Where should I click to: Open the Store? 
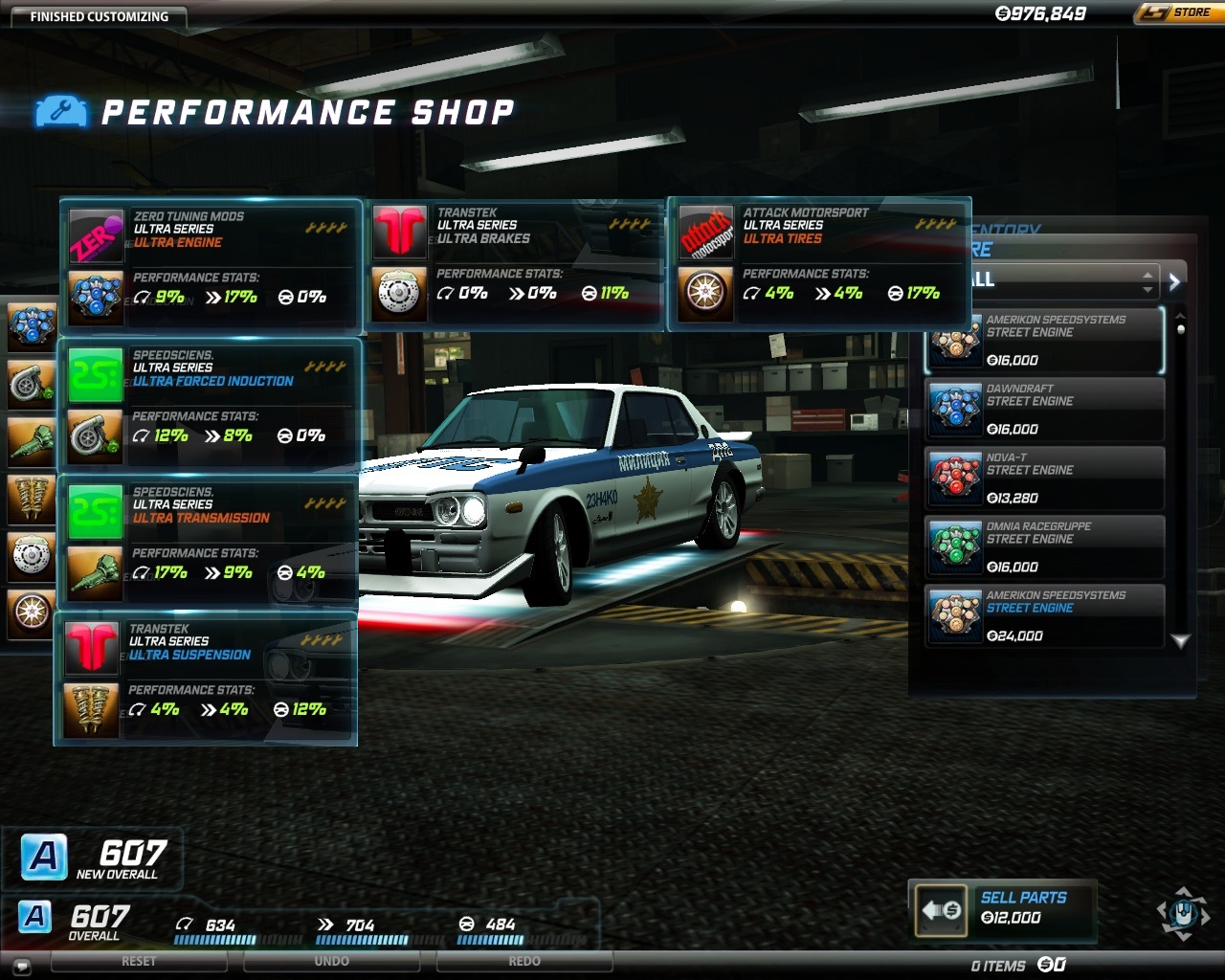click(1176, 12)
